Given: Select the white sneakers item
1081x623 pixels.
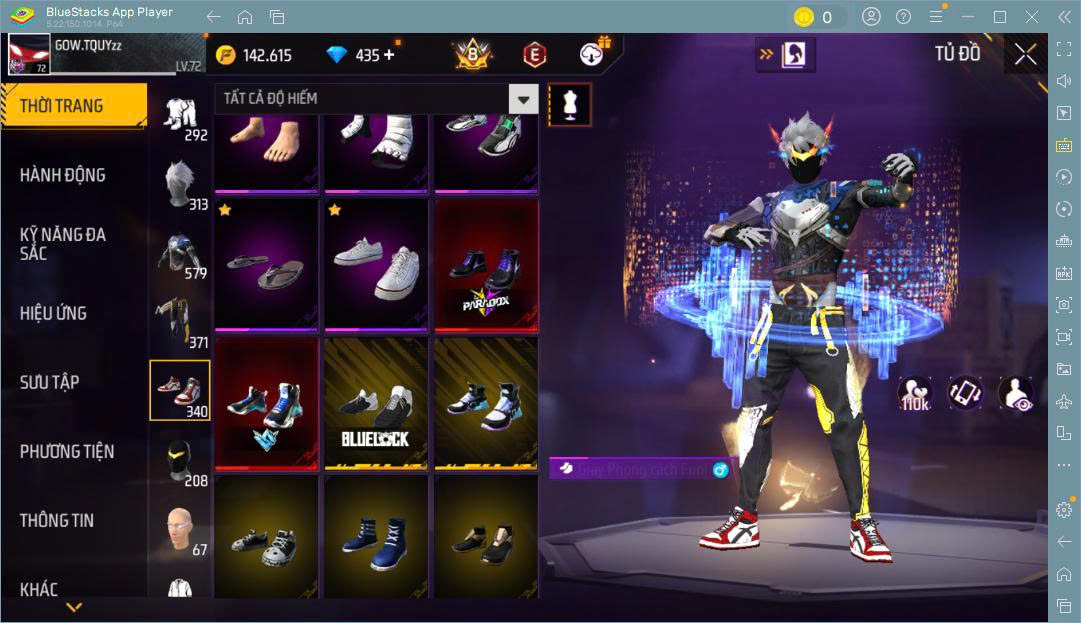Looking at the screenshot, I should pos(375,265).
